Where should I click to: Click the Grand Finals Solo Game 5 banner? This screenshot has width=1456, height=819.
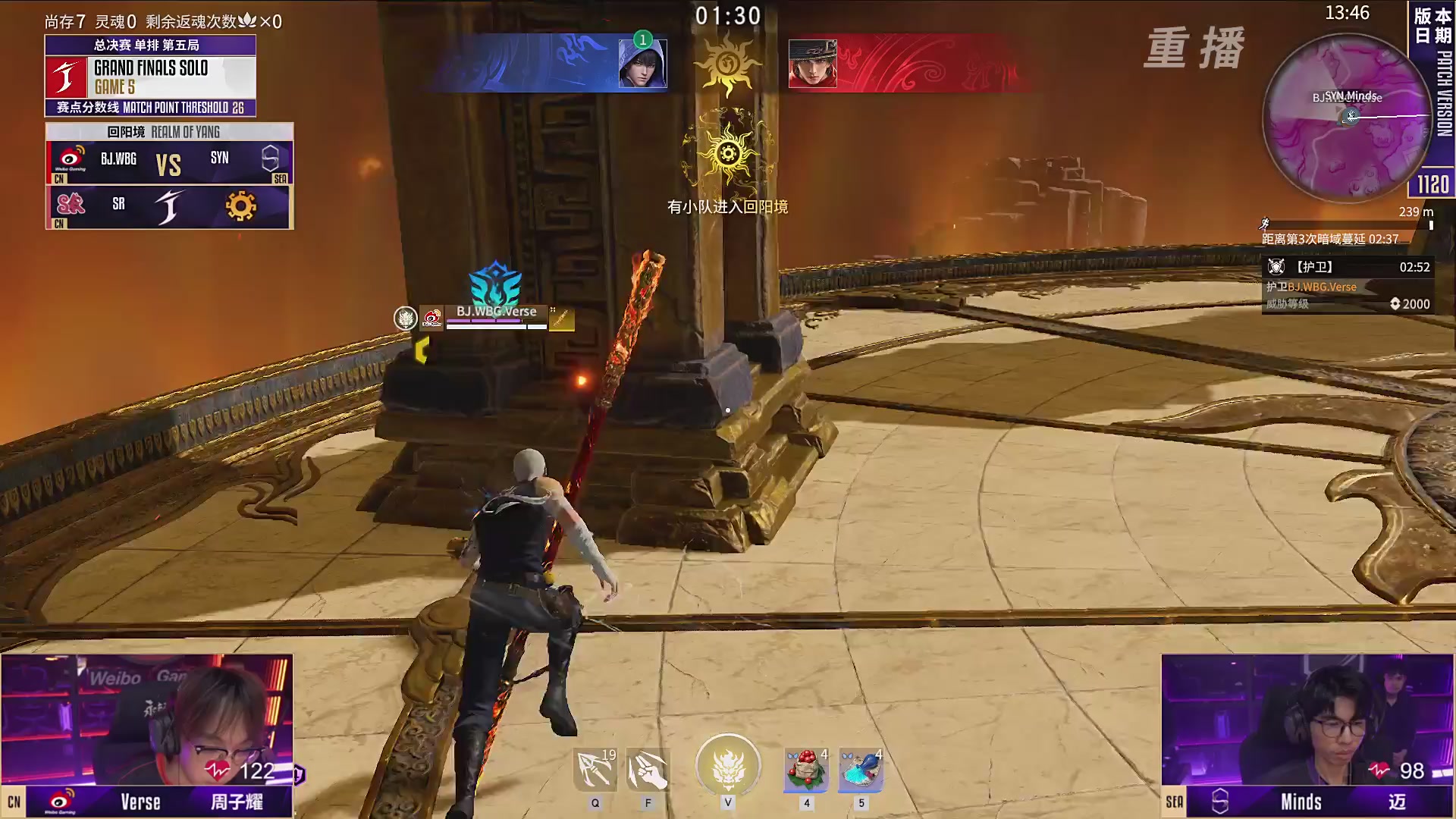(150, 77)
